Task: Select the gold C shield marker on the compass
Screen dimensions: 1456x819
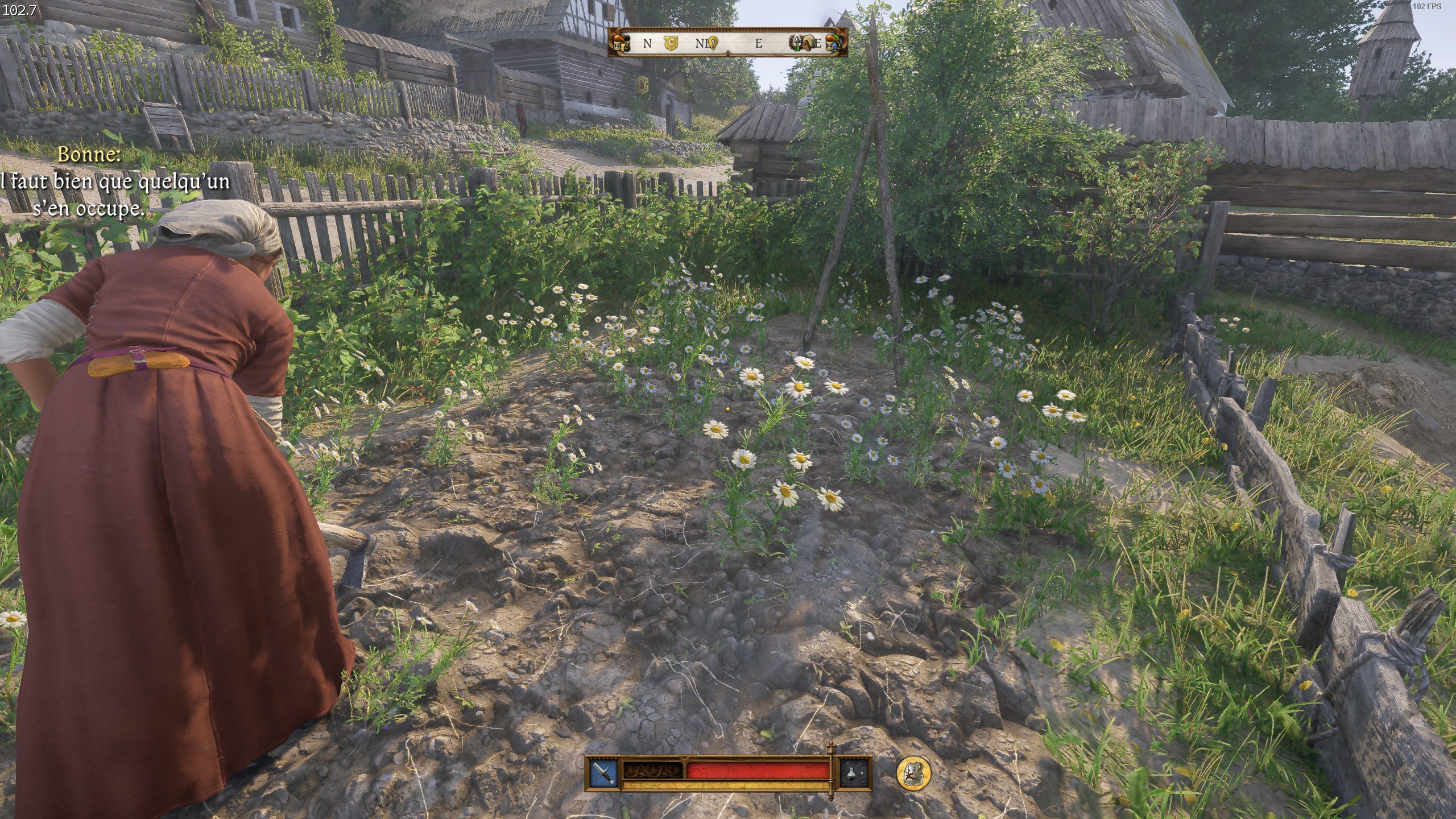Action: coord(671,43)
